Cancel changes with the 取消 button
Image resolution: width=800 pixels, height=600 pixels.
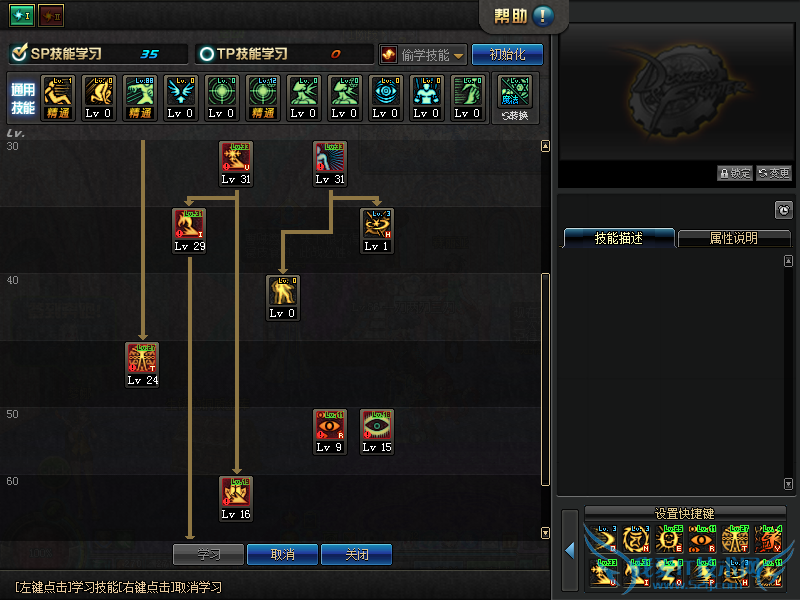(x=282, y=554)
